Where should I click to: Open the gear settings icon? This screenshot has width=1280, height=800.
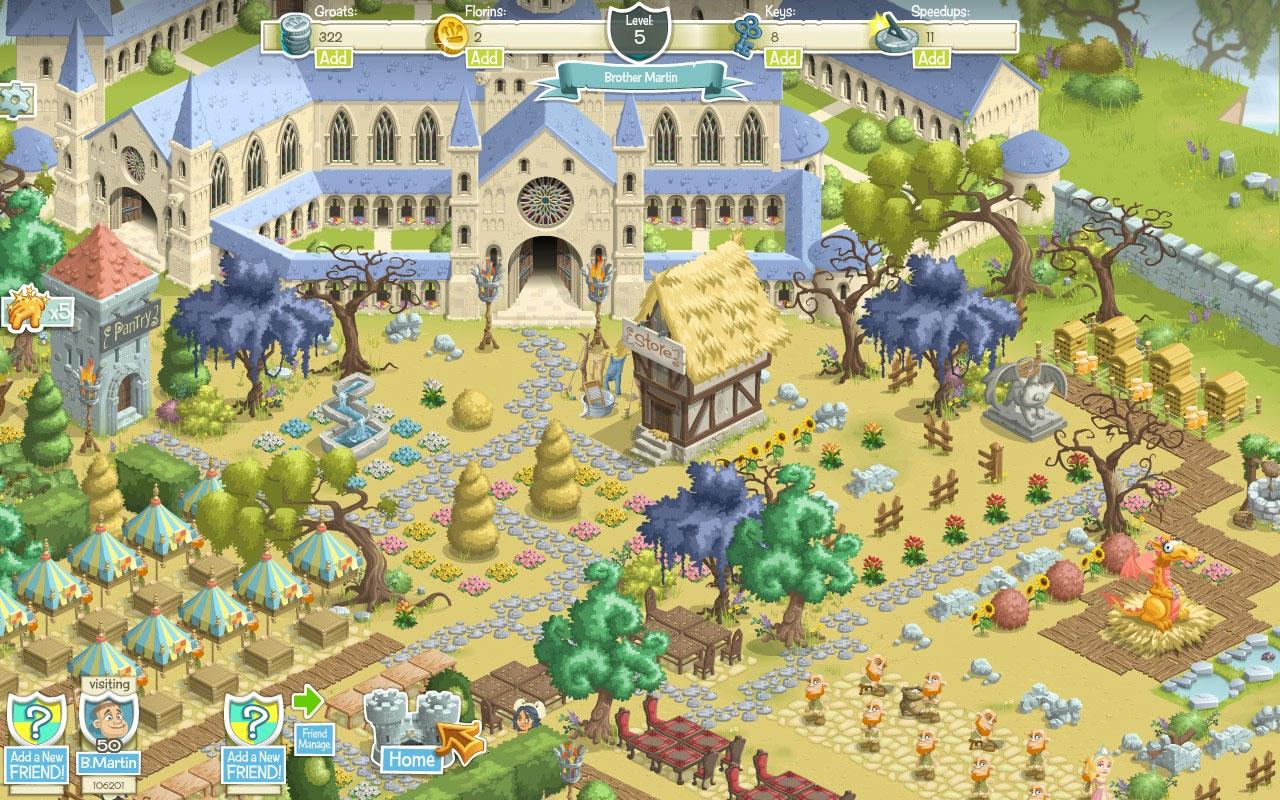tap(15, 101)
